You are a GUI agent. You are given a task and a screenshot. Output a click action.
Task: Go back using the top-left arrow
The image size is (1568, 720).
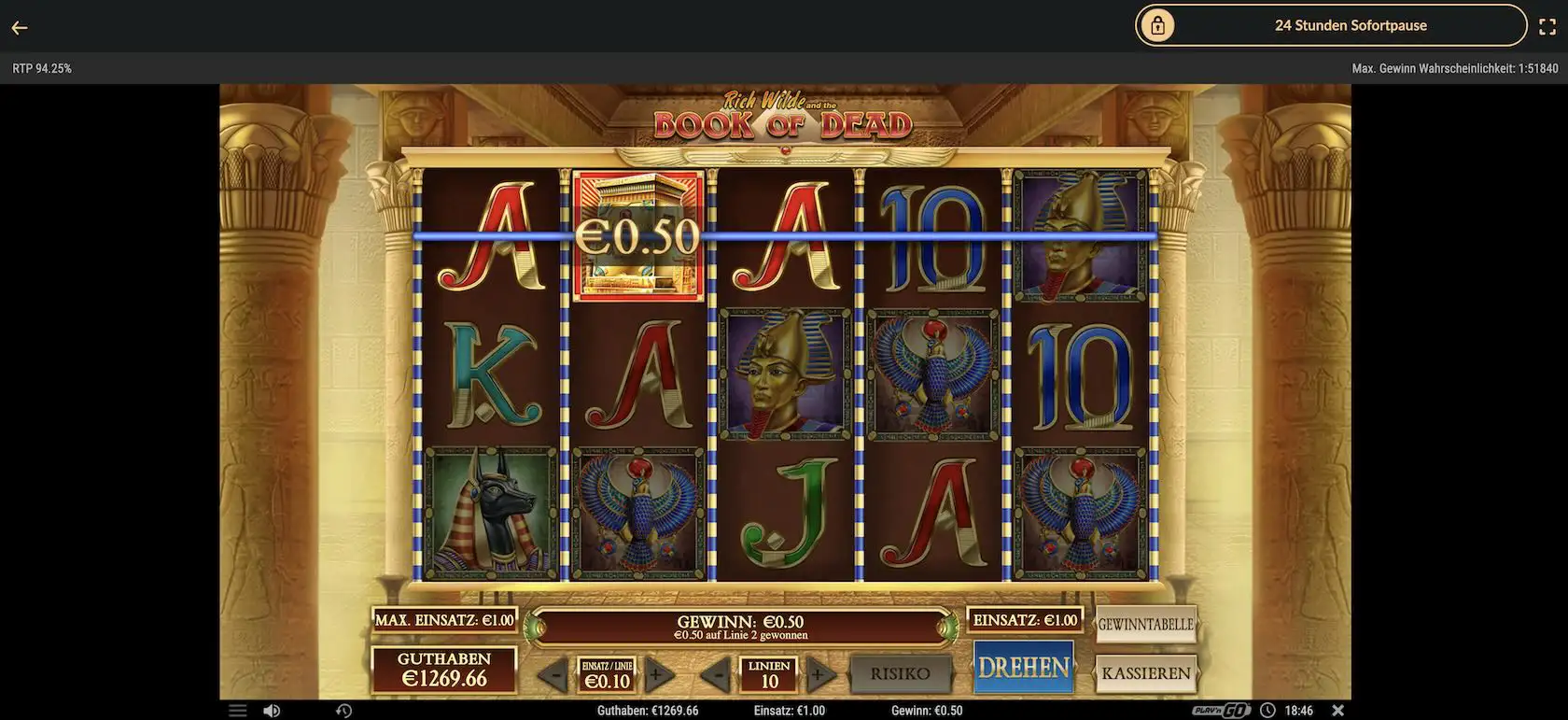pyautogui.click(x=20, y=27)
